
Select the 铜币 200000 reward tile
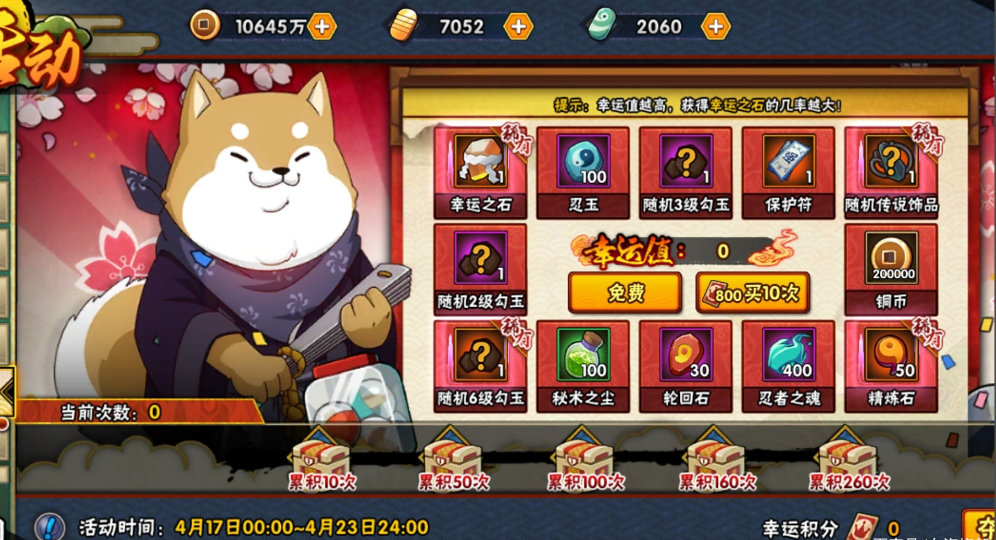tap(891, 266)
